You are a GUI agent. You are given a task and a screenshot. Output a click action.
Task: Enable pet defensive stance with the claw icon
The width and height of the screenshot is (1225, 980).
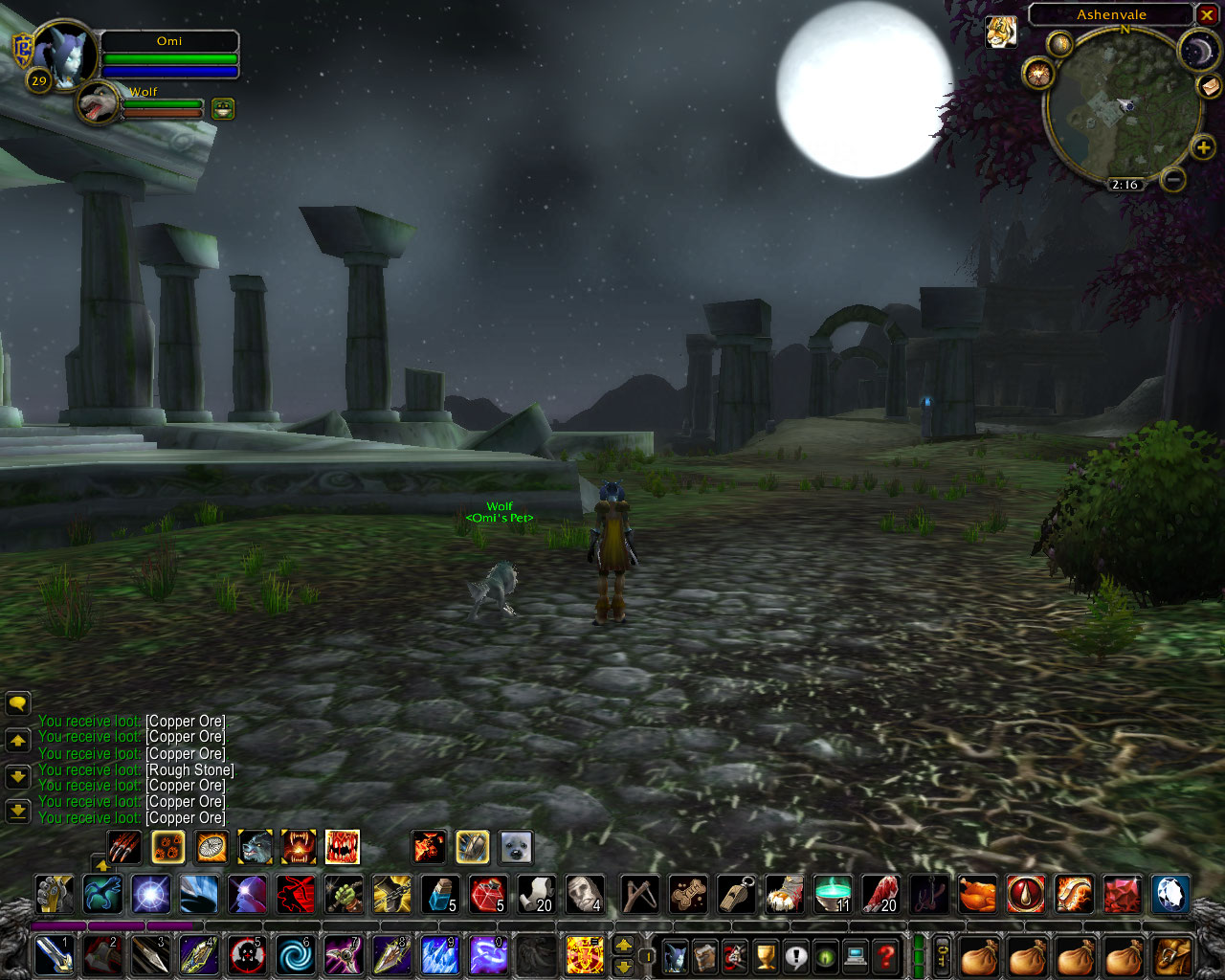471,848
